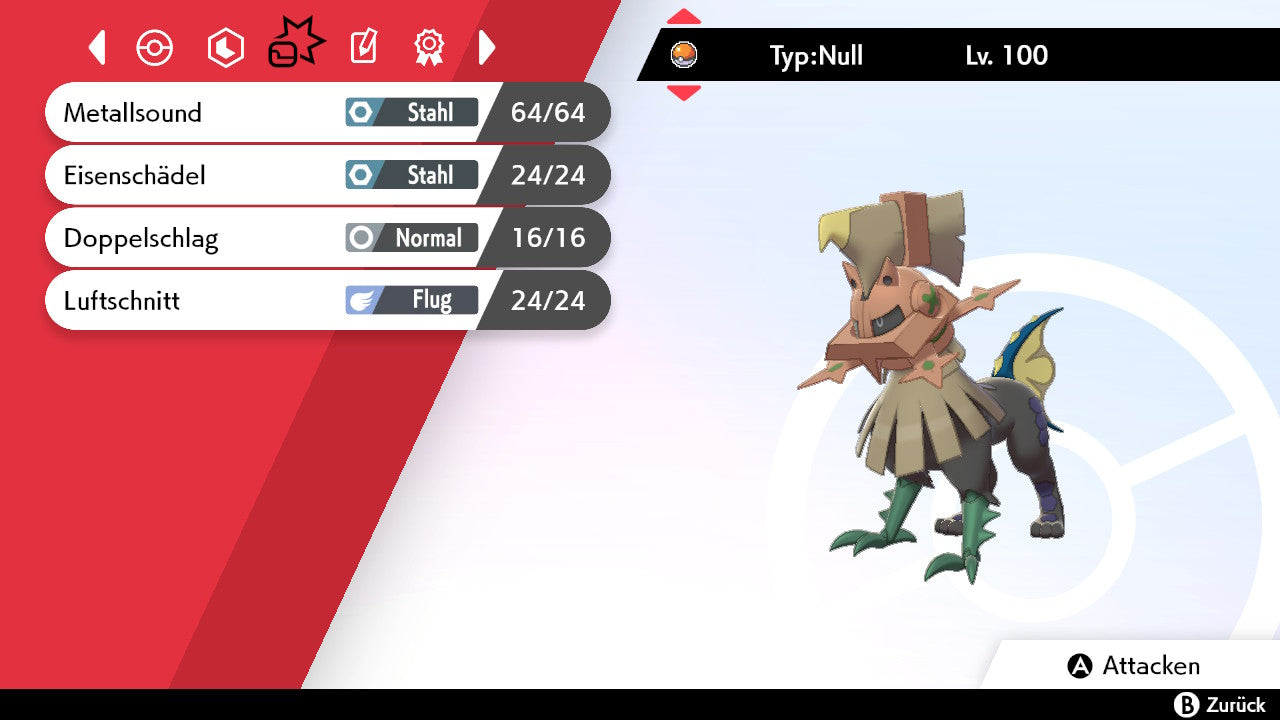The image size is (1280, 720).
Task: Go to next summary page arrow
Action: 487,47
